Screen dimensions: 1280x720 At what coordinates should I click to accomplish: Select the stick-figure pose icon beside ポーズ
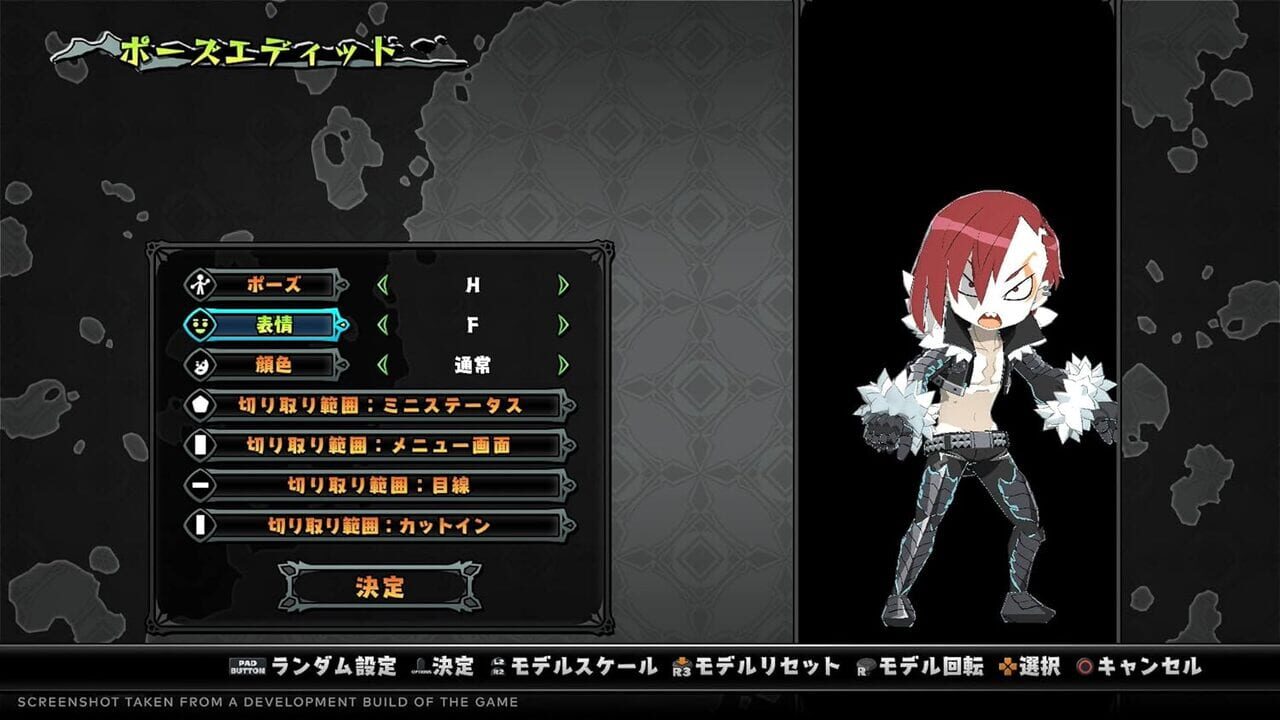[x=198, y=284]
